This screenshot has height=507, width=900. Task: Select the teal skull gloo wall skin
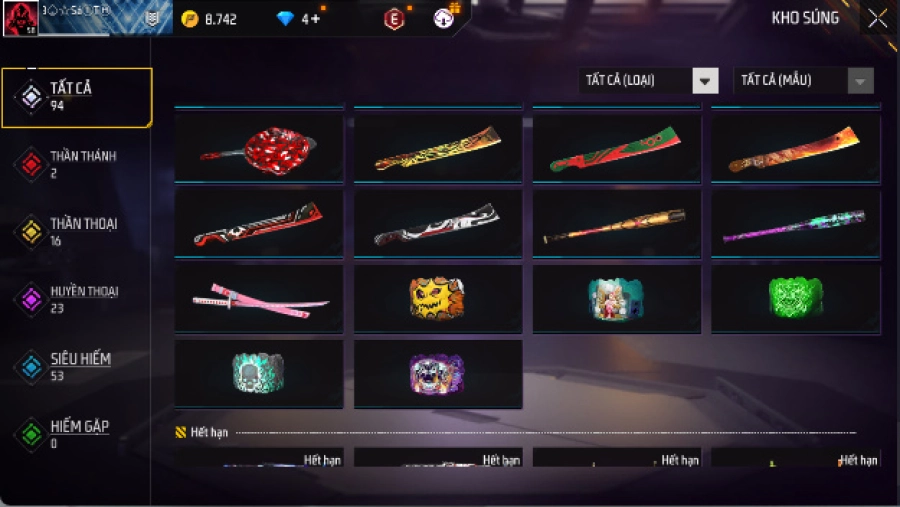click(x=258, y=374)
